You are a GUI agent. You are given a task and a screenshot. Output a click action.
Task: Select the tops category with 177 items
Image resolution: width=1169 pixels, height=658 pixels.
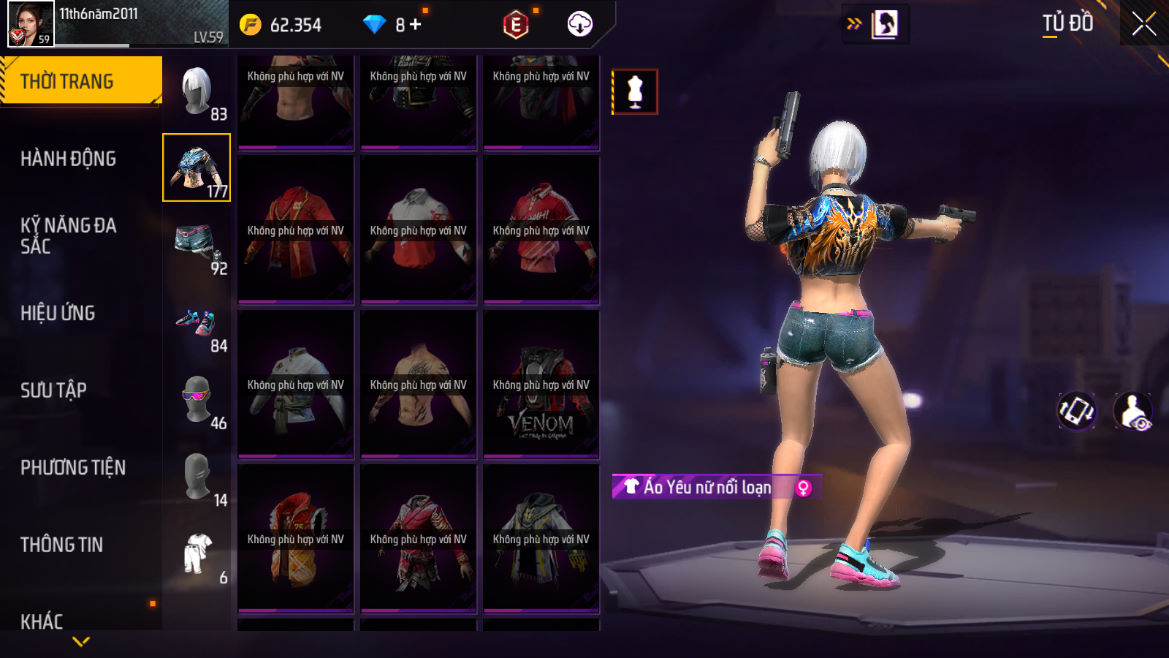pyautogui.click(x=197, y=167)
